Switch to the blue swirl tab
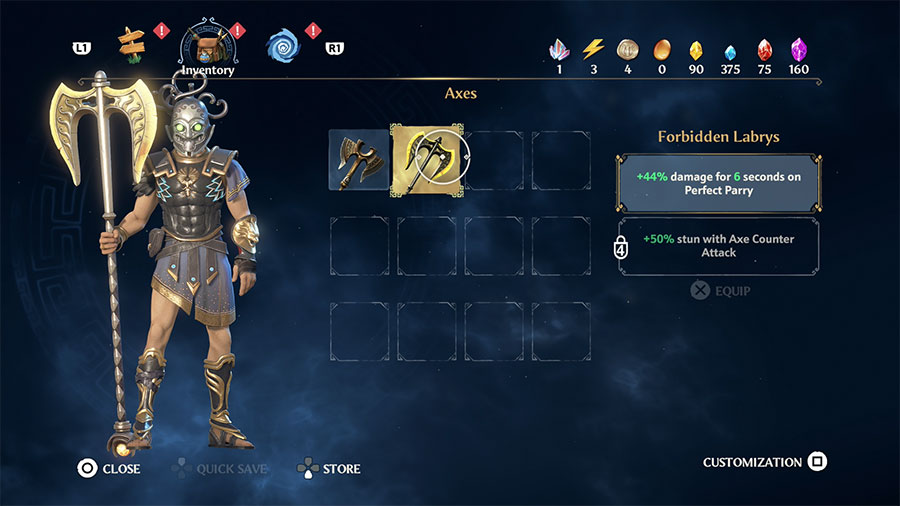The height and width of the screenshot is (506, 900). [281, 45]
